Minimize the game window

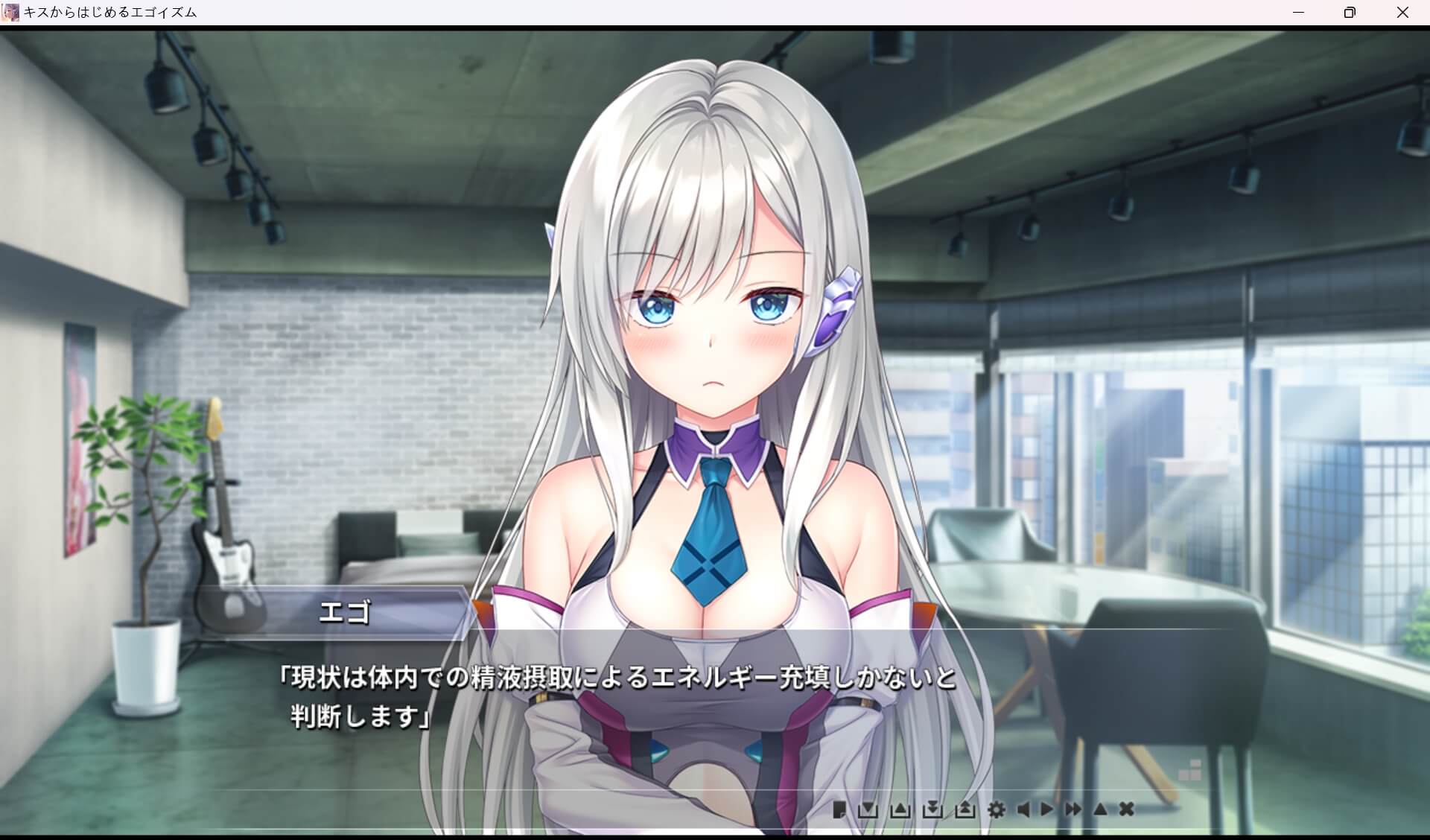pos(1300,12)
